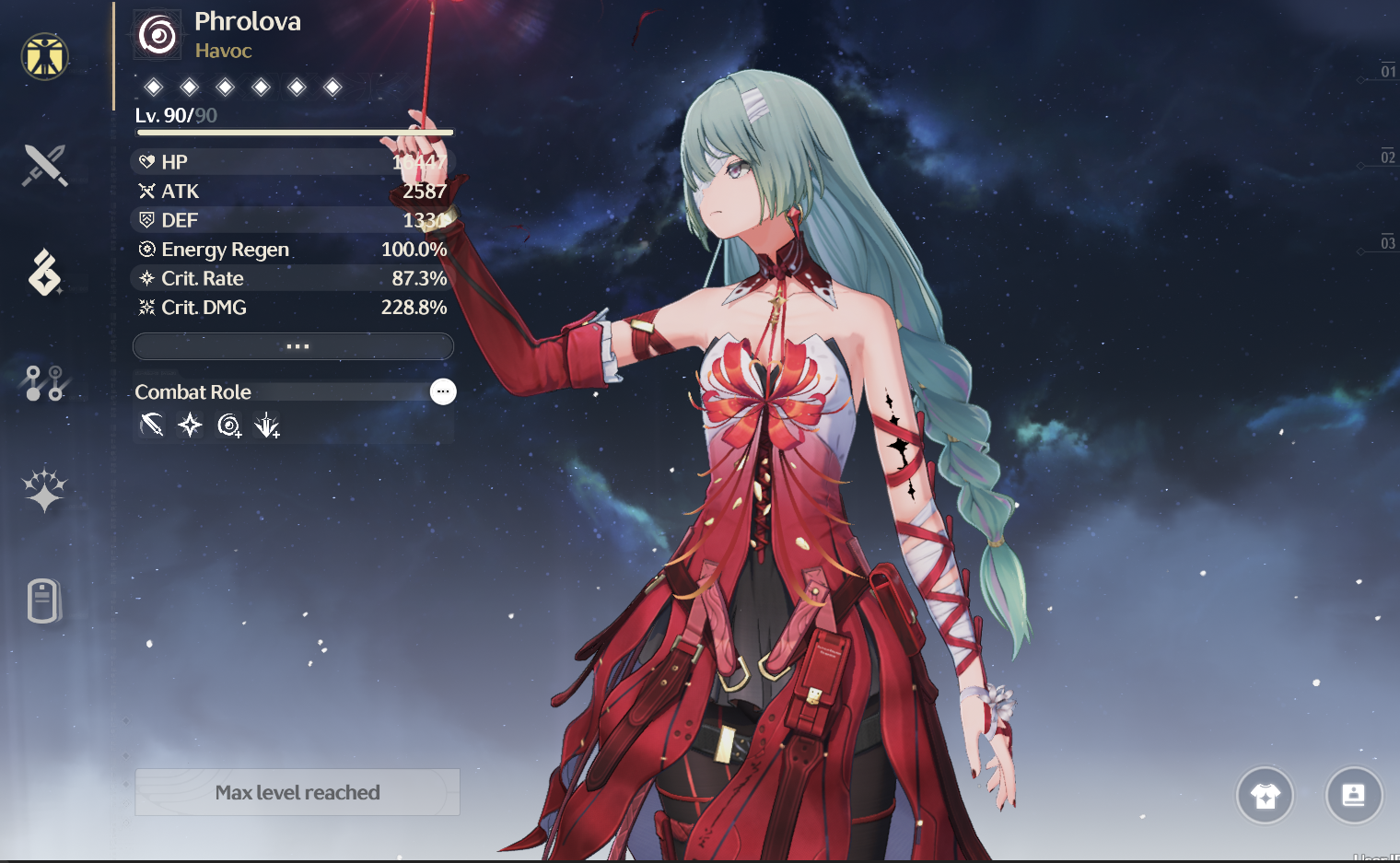Select team slot 03 marker
This screenshot has width=1400, height=863.
pyautogui.click(x=1387, y=243)
